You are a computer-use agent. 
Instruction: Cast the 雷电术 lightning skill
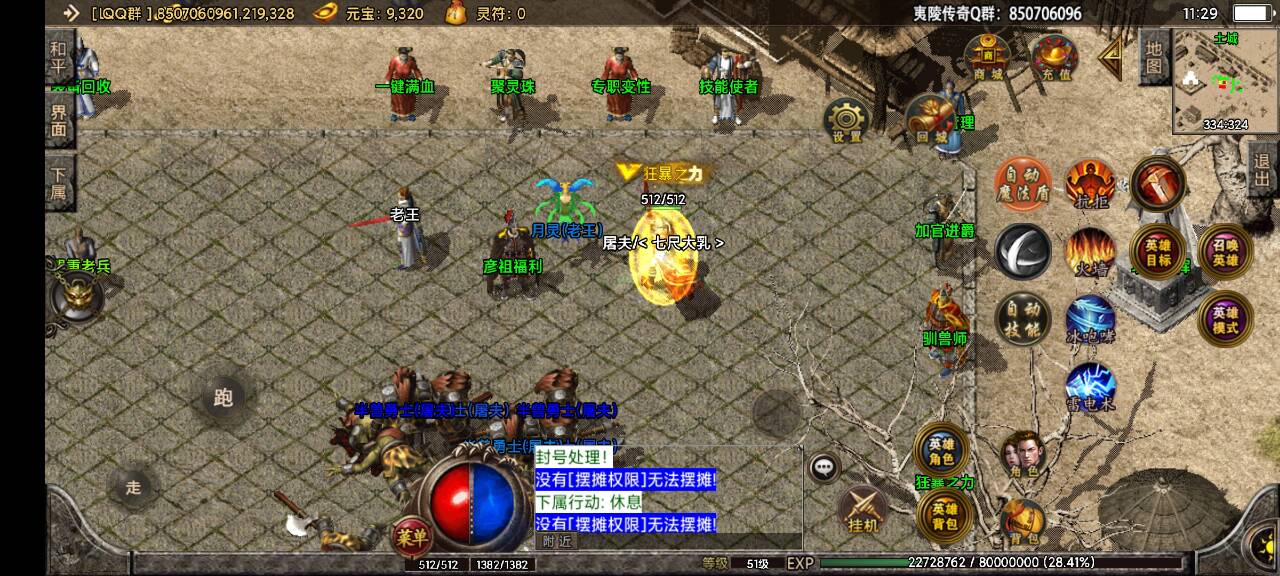[1089, 388]
